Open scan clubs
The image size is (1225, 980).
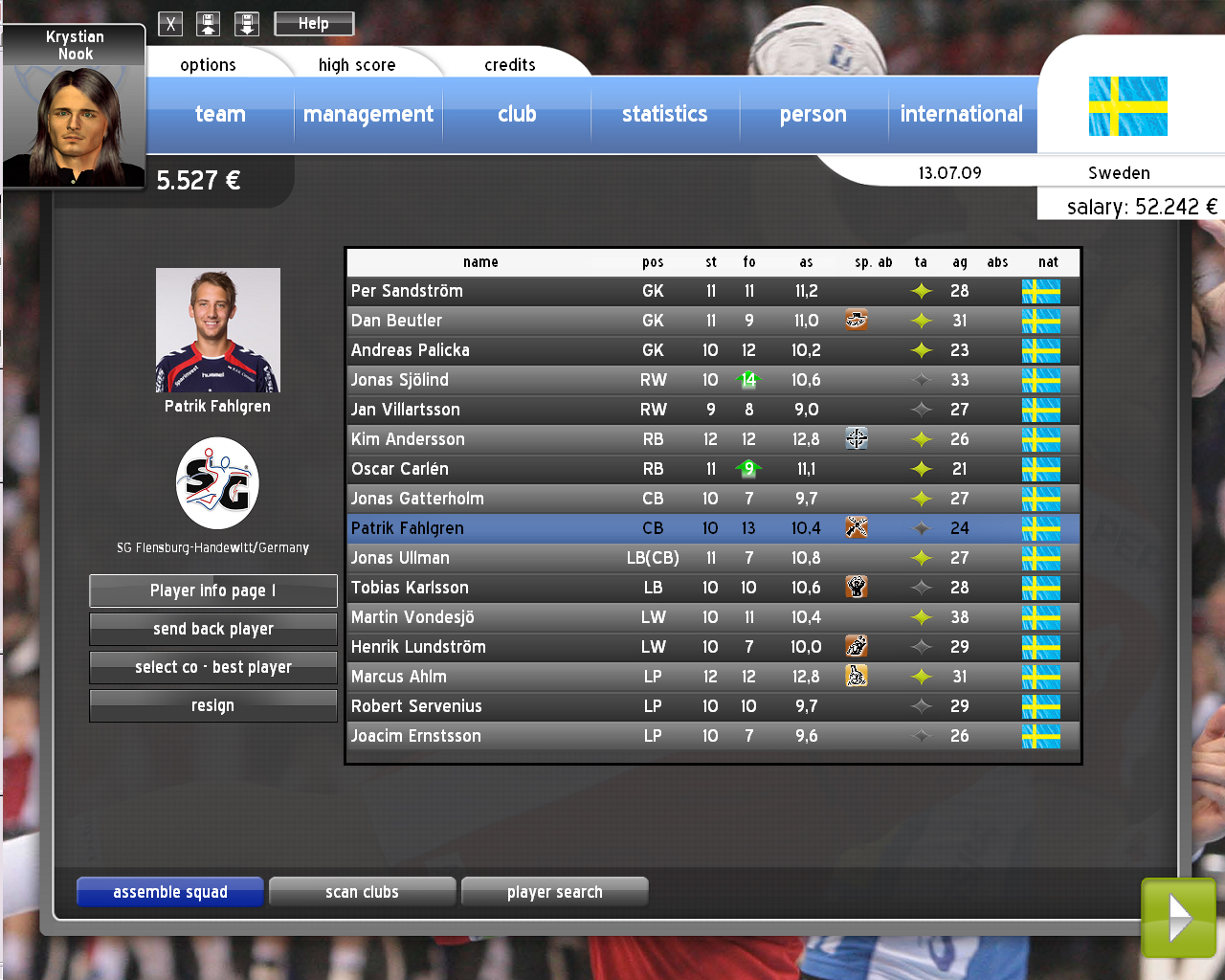click(362, 892)
